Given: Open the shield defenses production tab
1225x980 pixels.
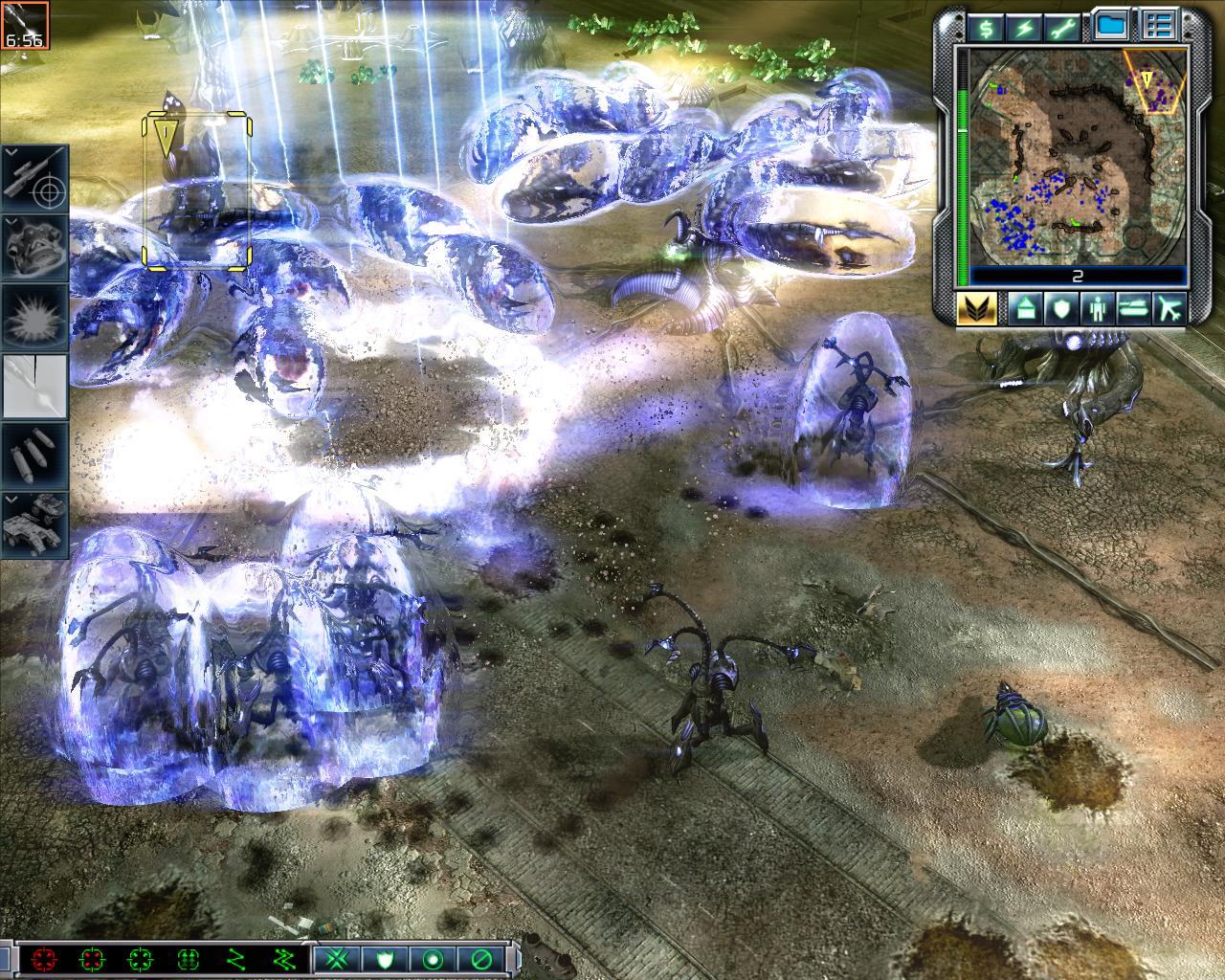Looking at the screenshot, I should pos(1059,308).
